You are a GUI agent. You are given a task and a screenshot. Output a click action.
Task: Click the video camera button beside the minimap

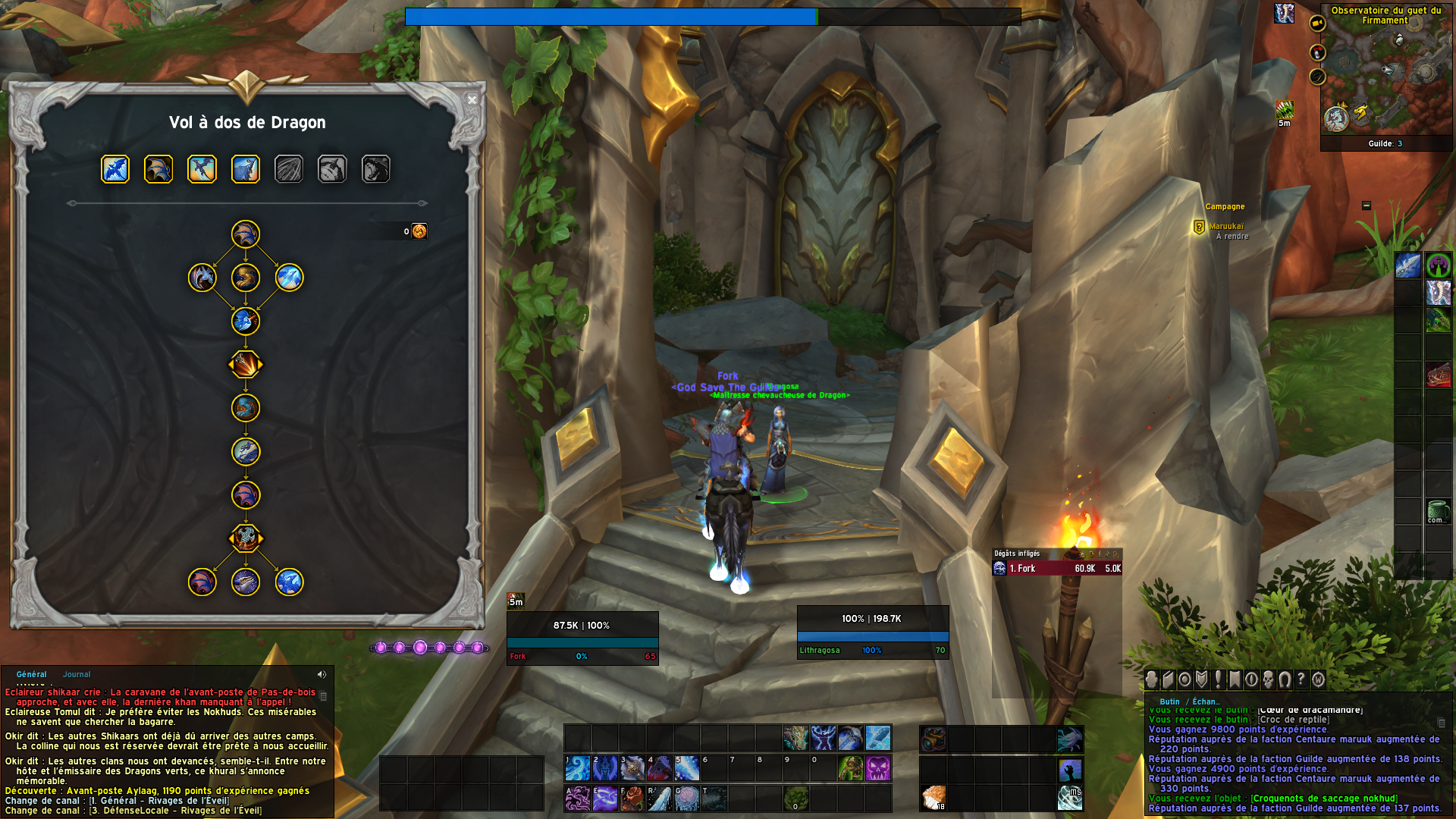click(1317, 24)
